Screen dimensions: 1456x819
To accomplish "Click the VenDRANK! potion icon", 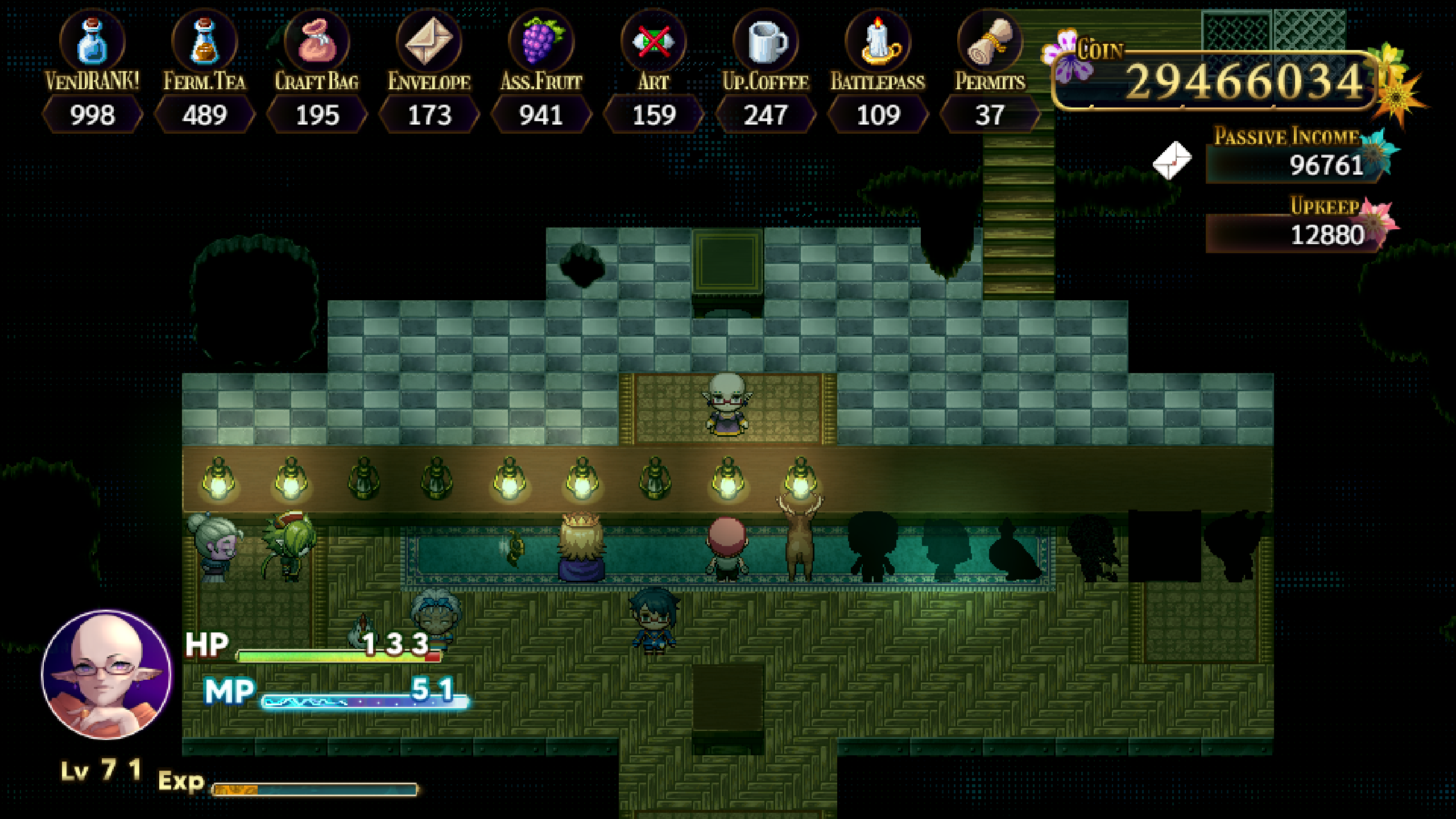I will [93, 41].
